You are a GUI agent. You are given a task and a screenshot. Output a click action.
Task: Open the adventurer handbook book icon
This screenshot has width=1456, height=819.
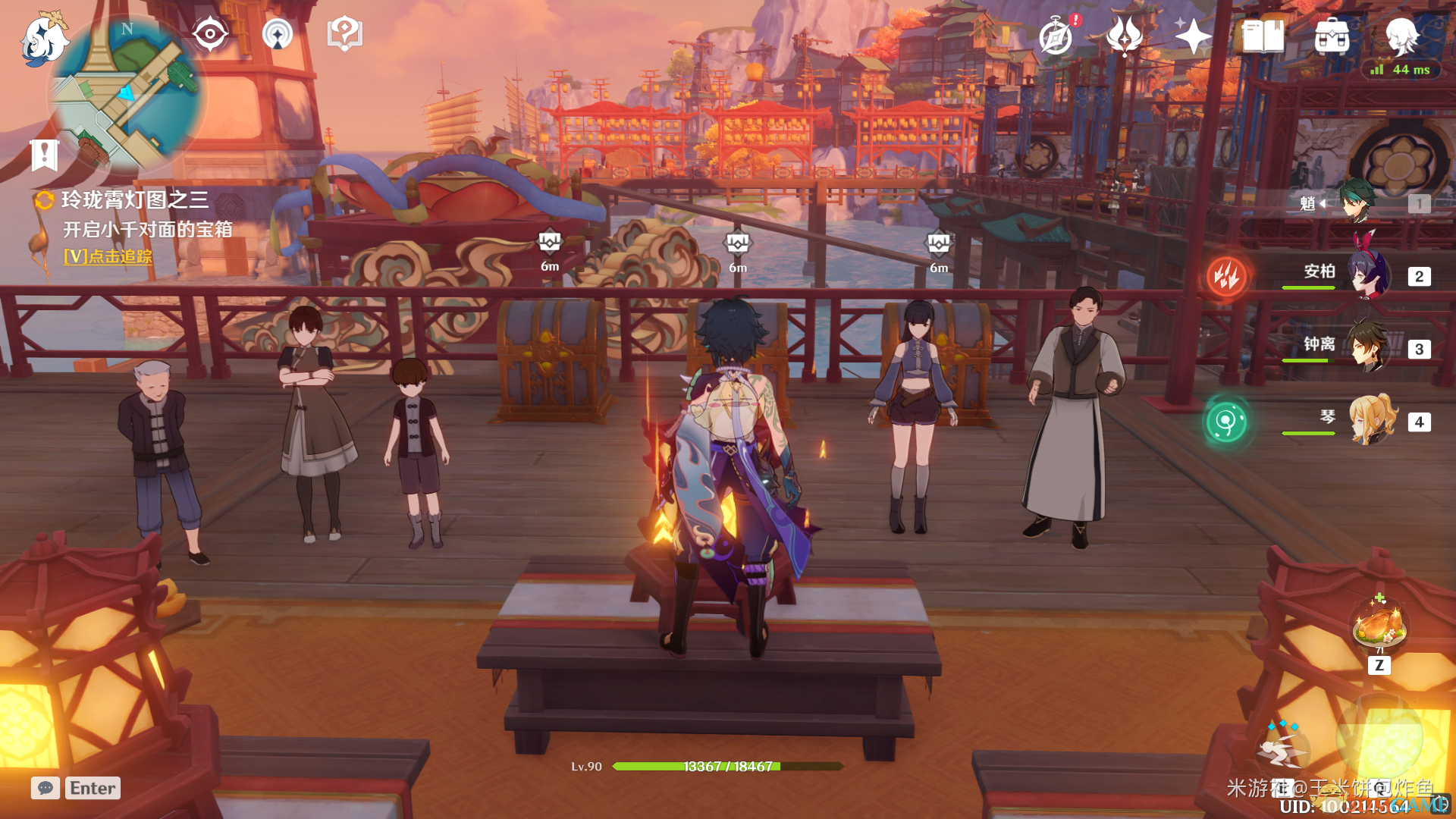pyautogui.click(x=1263, y=36)
